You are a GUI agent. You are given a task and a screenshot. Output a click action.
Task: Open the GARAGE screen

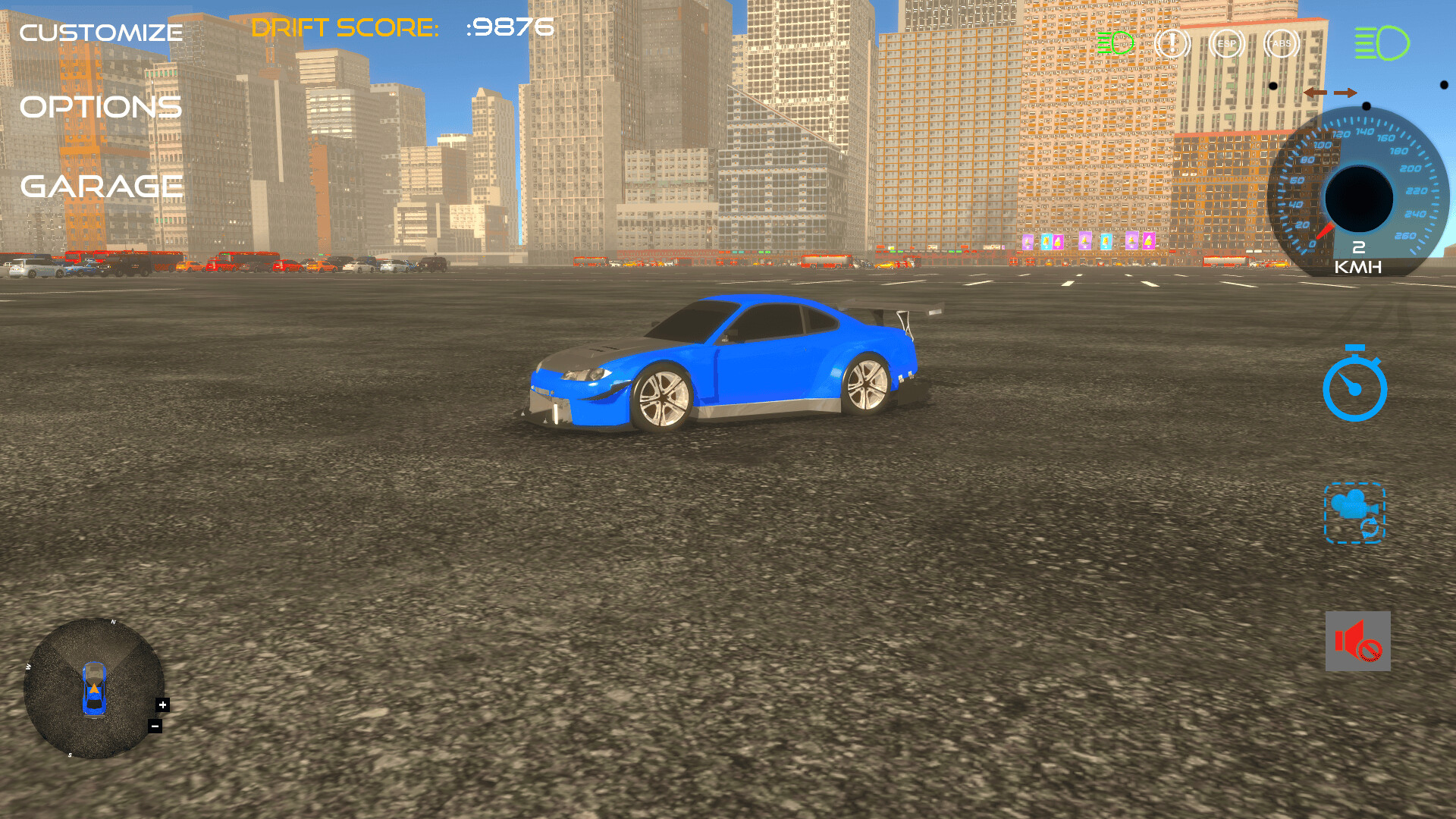coord(101,185)
